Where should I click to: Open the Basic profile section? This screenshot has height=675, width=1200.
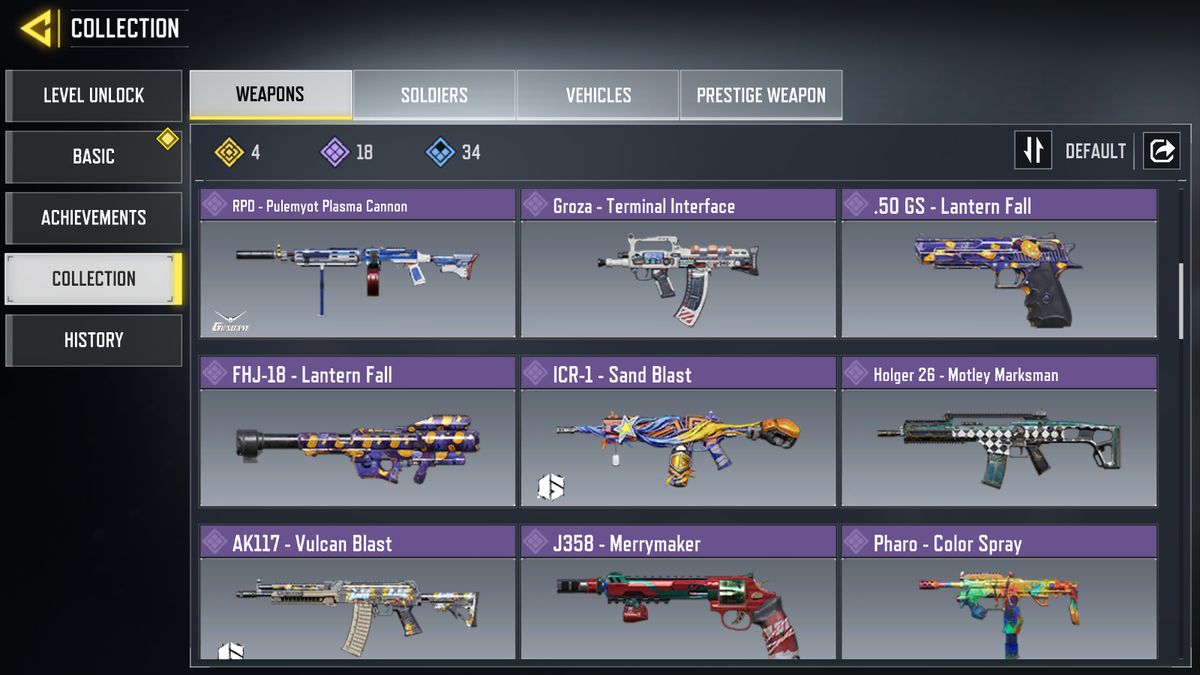93,157
